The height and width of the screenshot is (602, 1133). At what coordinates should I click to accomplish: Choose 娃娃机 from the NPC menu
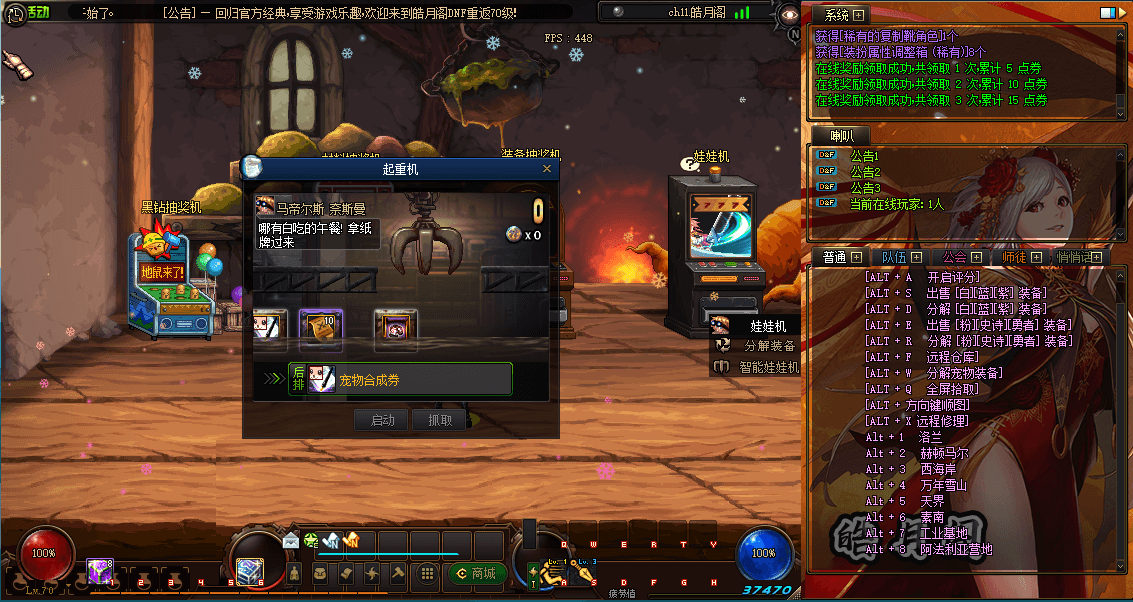[767, 325]
